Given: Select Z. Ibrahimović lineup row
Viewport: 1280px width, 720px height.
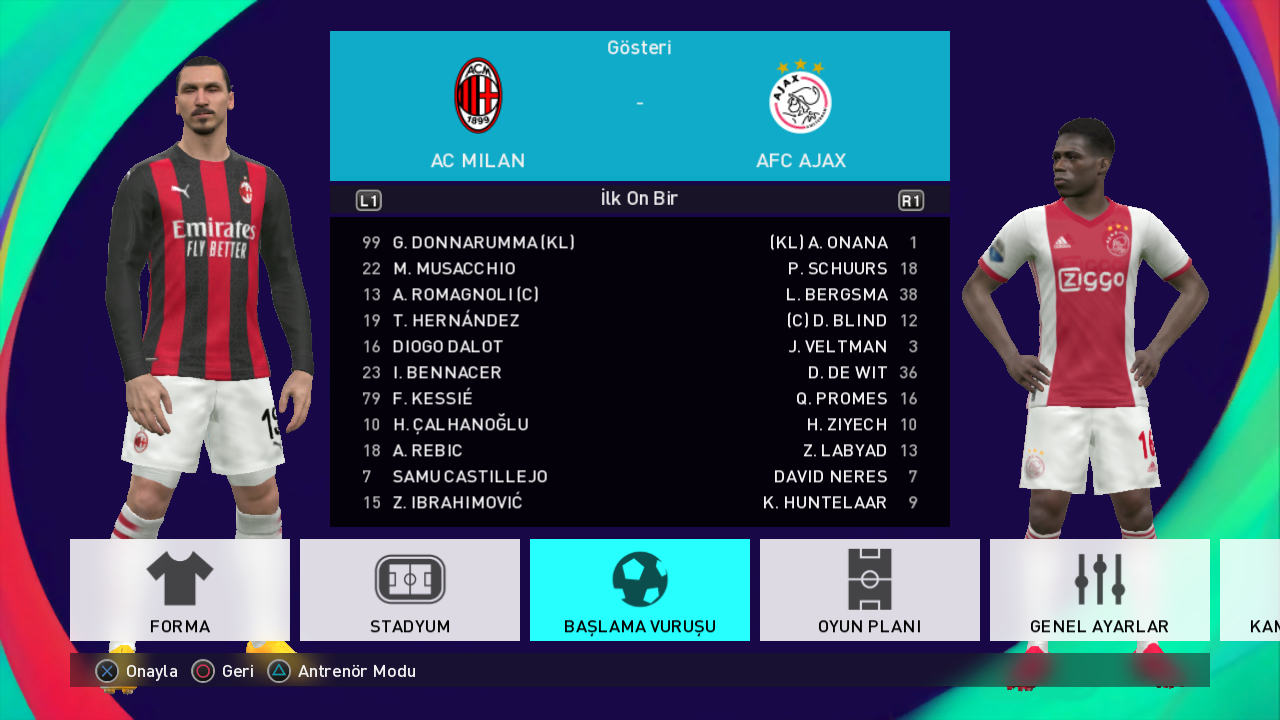Looking at the screenshot, I should tap(457, 503).
